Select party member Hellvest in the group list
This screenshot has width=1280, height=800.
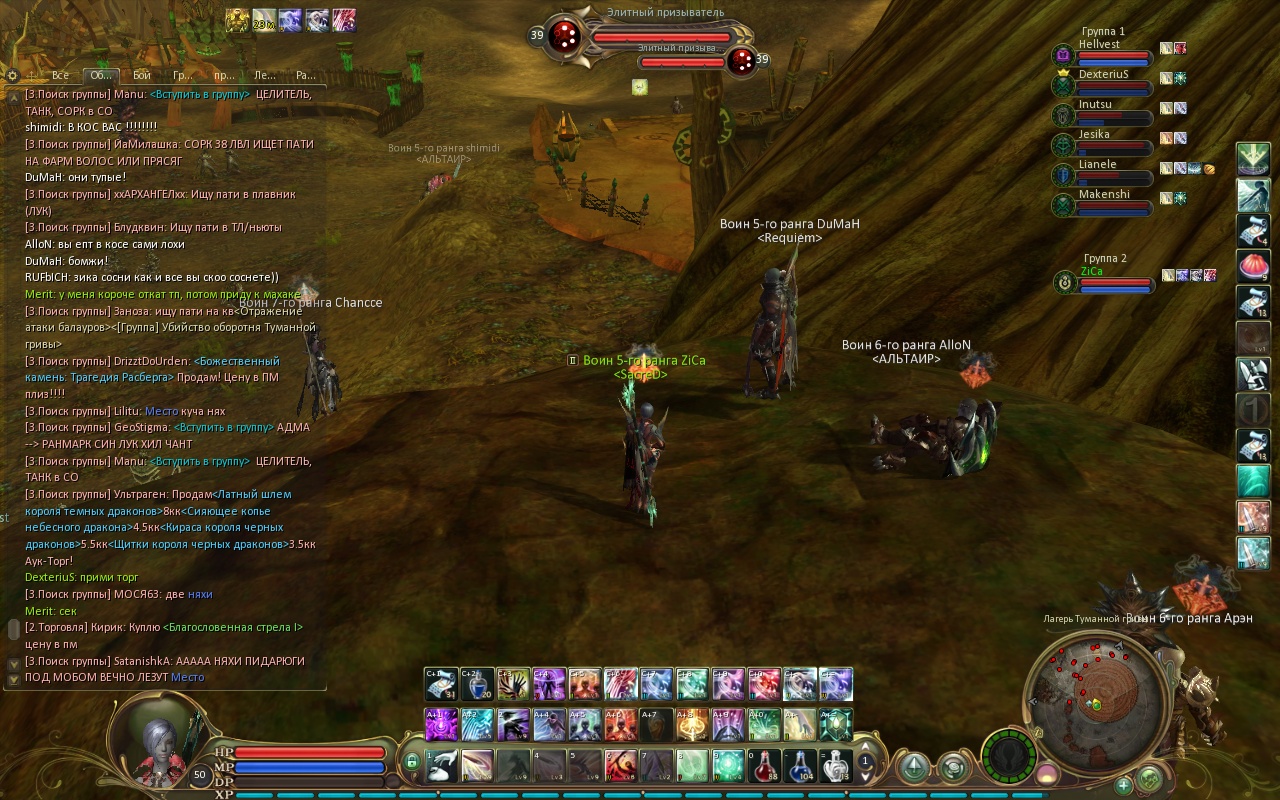point(1099,45)
